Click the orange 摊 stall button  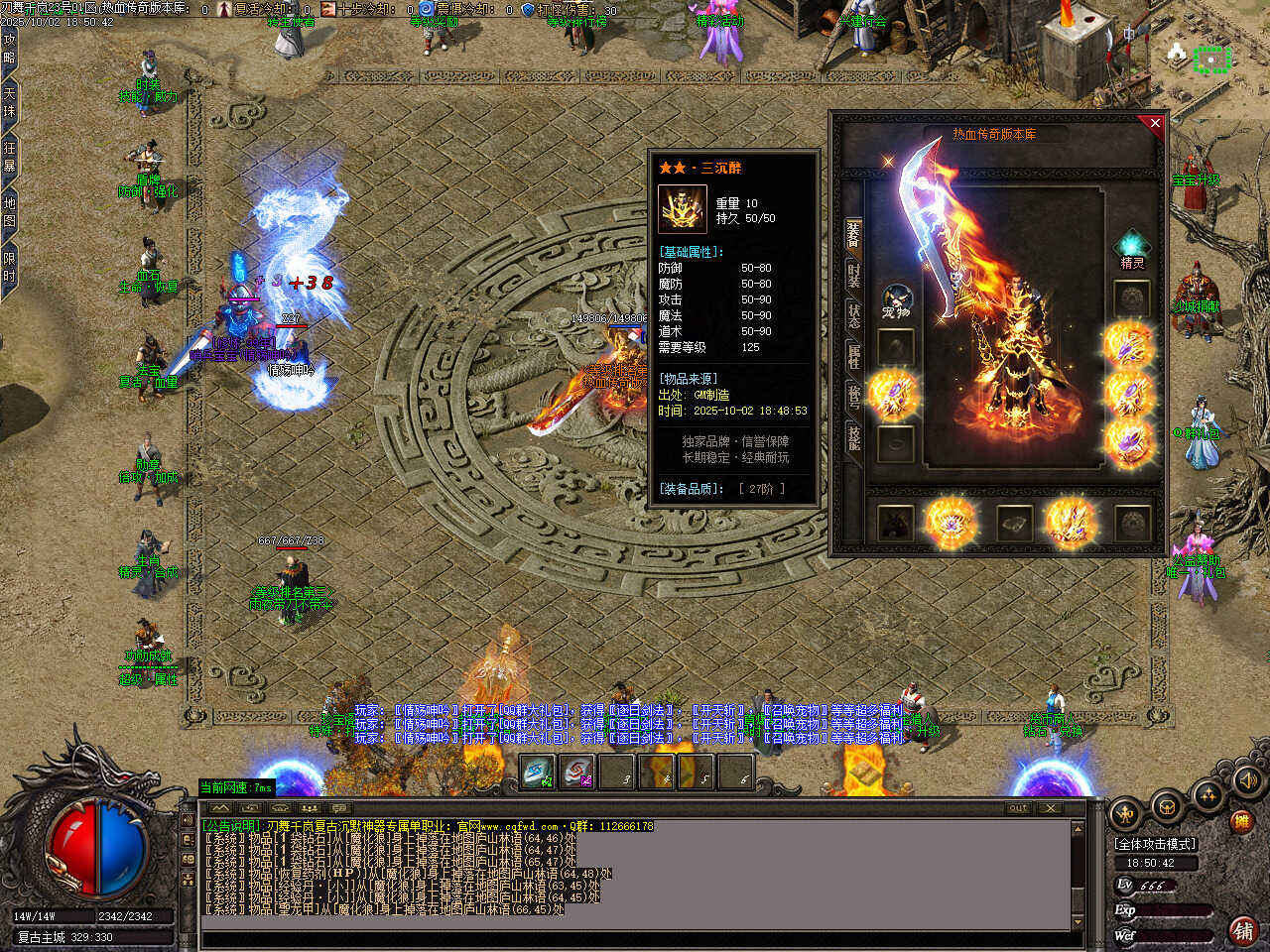pos(1240,821)
